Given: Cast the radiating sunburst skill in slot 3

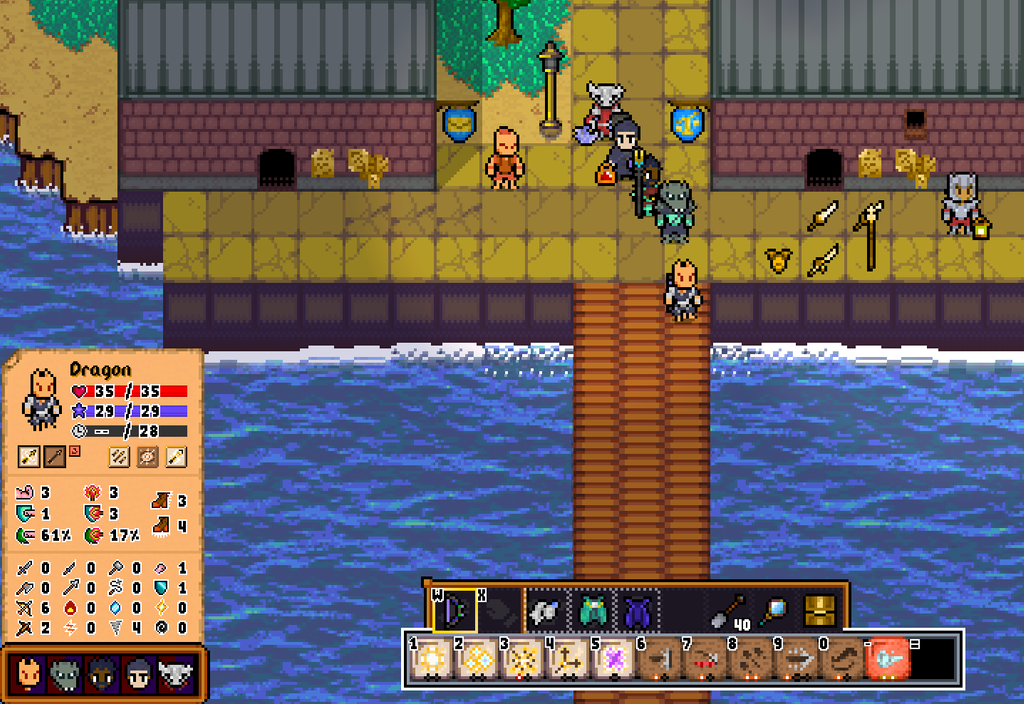Looking at the screenshot, I should coord(522,660).
